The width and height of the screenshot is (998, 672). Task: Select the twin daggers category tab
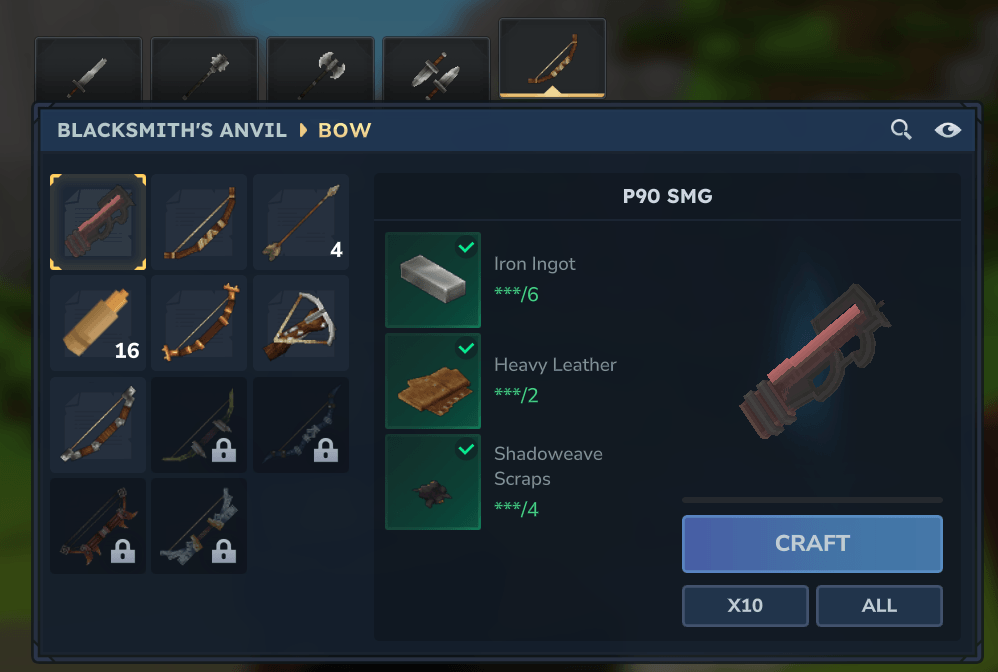pyautogui.click(x=436, y=70)
